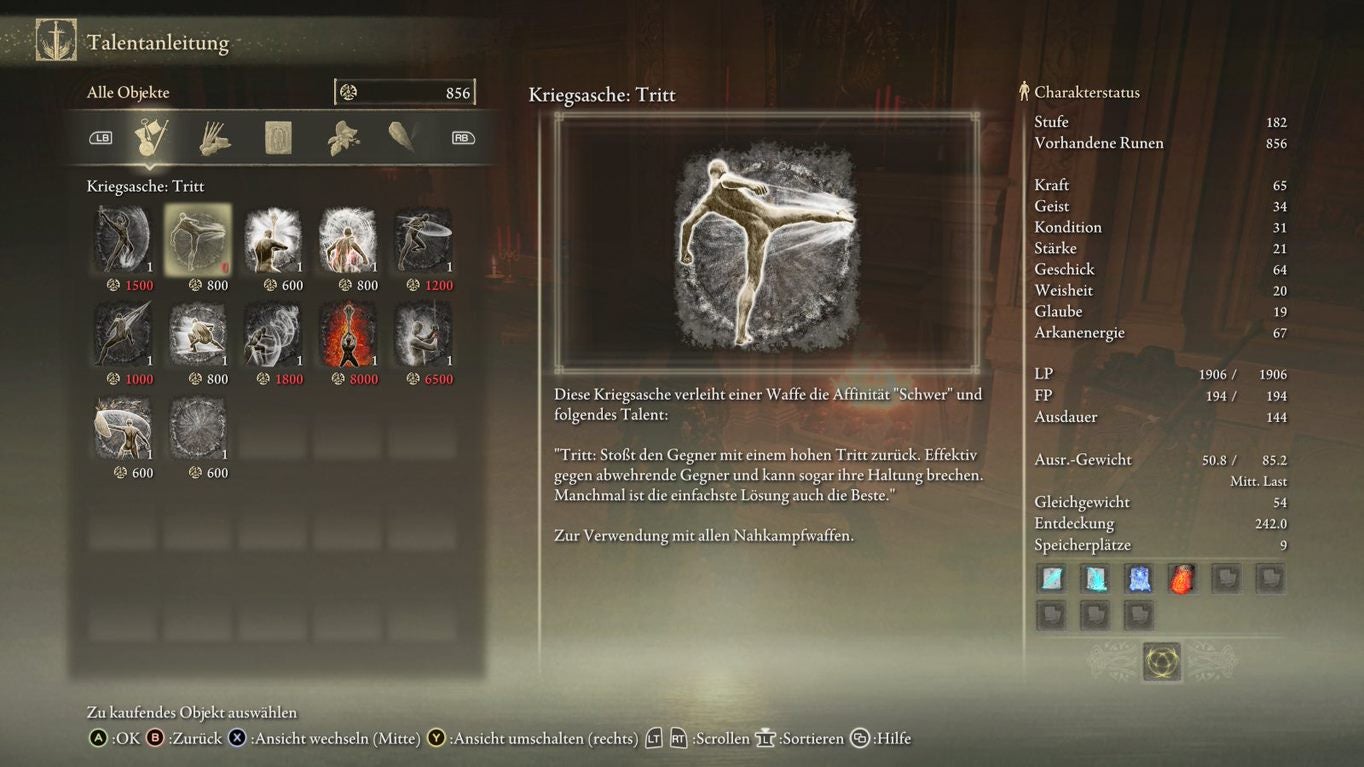Select the 1000-rune piercing thrust Ash of War
The height and width of the screenshot is (767, 1364).
[123, 333]
